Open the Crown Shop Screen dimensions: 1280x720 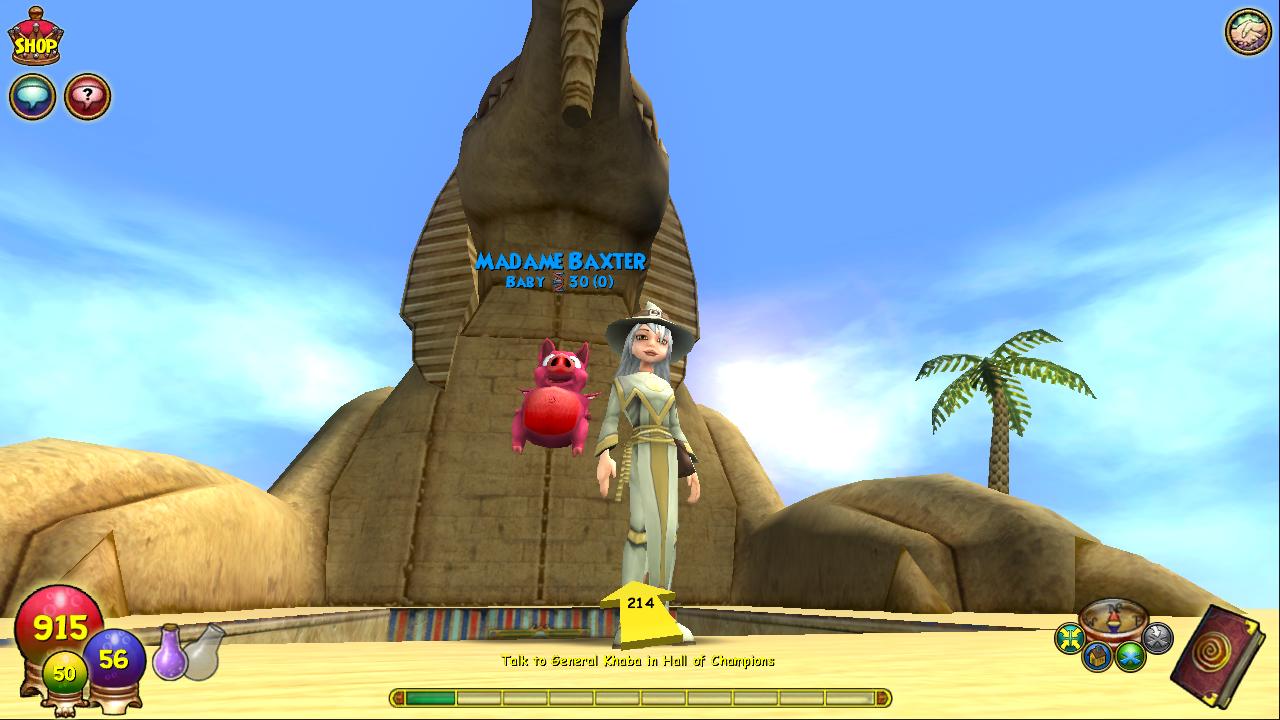[35, 38]
